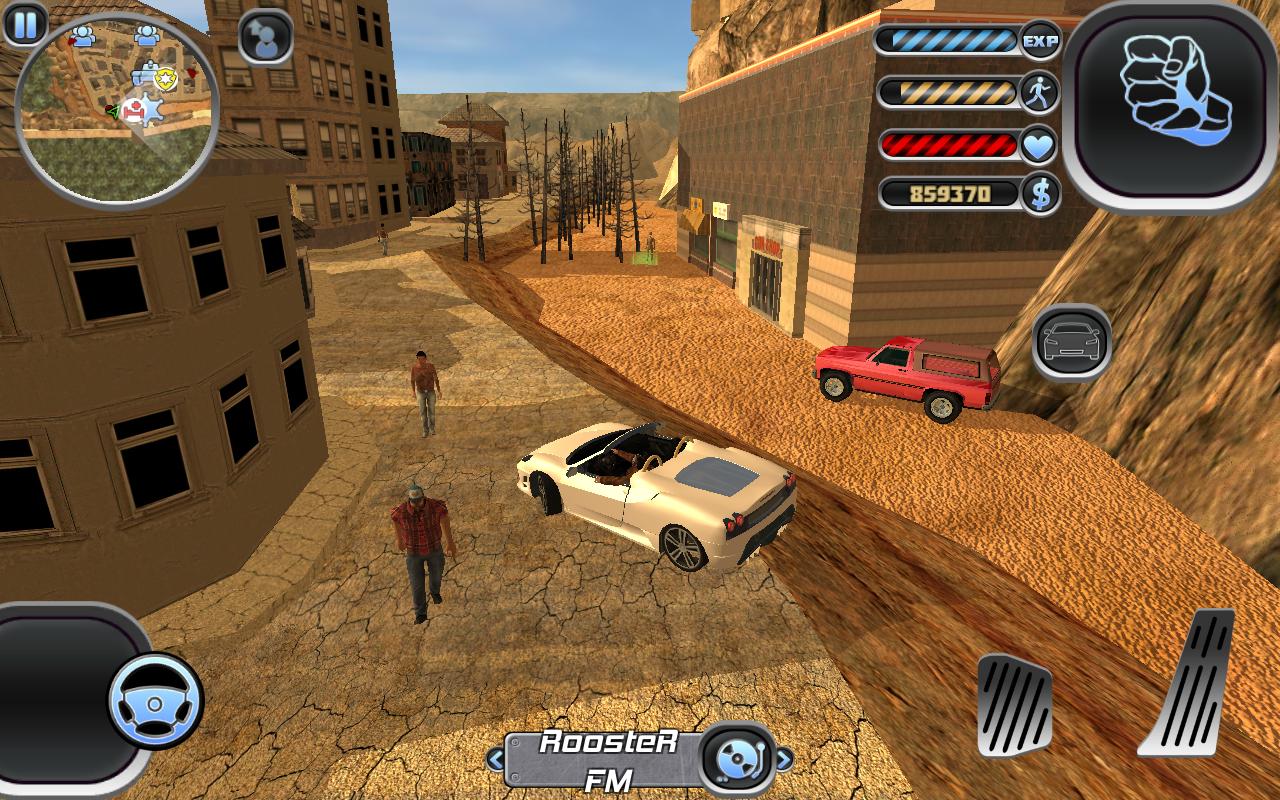Screen dimensions: 1280x800
Task: Tap the Rooster FM turntable icon
Action: [738, 758]
